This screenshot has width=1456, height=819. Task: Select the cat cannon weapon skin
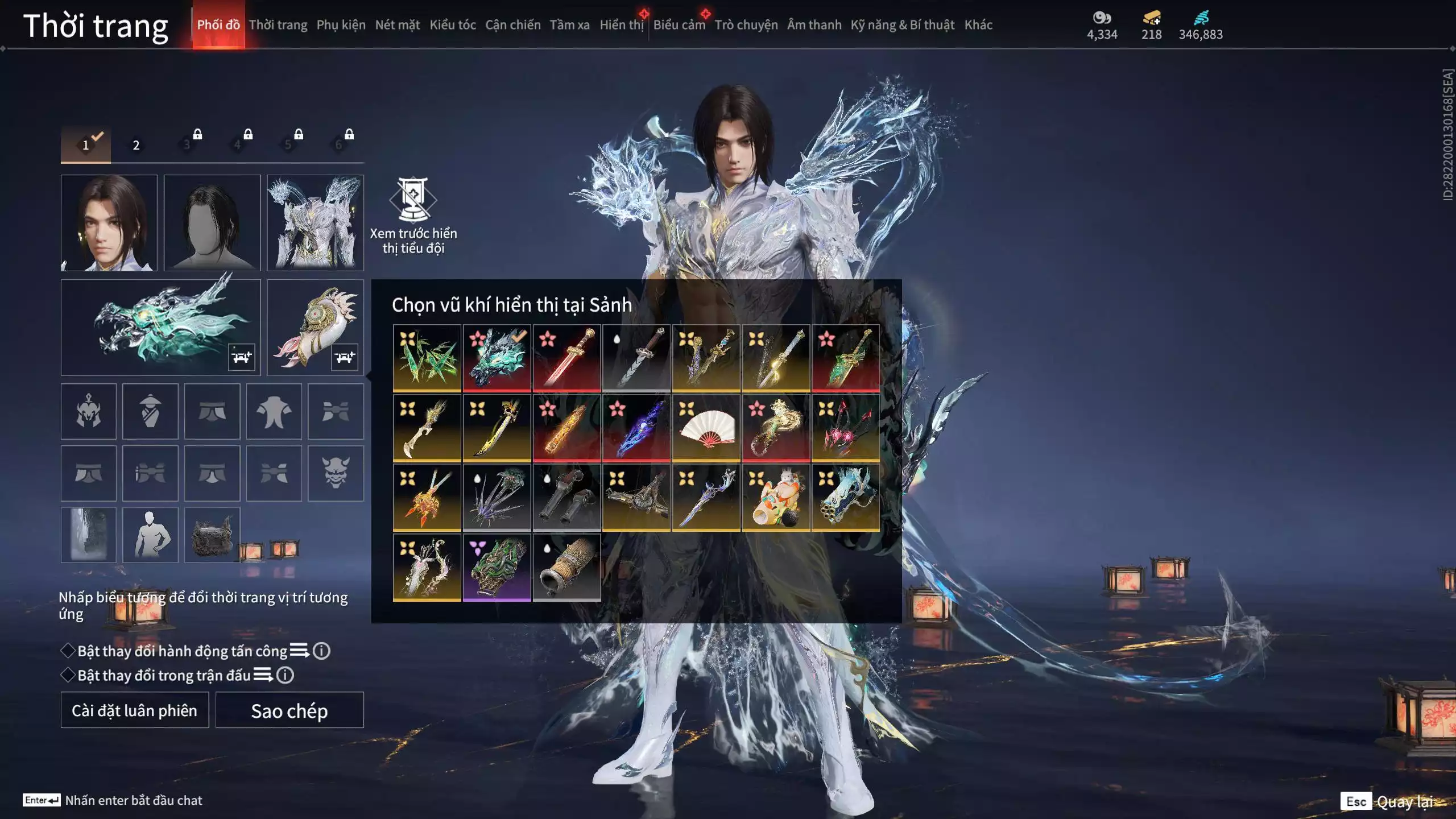click(776, 498)
